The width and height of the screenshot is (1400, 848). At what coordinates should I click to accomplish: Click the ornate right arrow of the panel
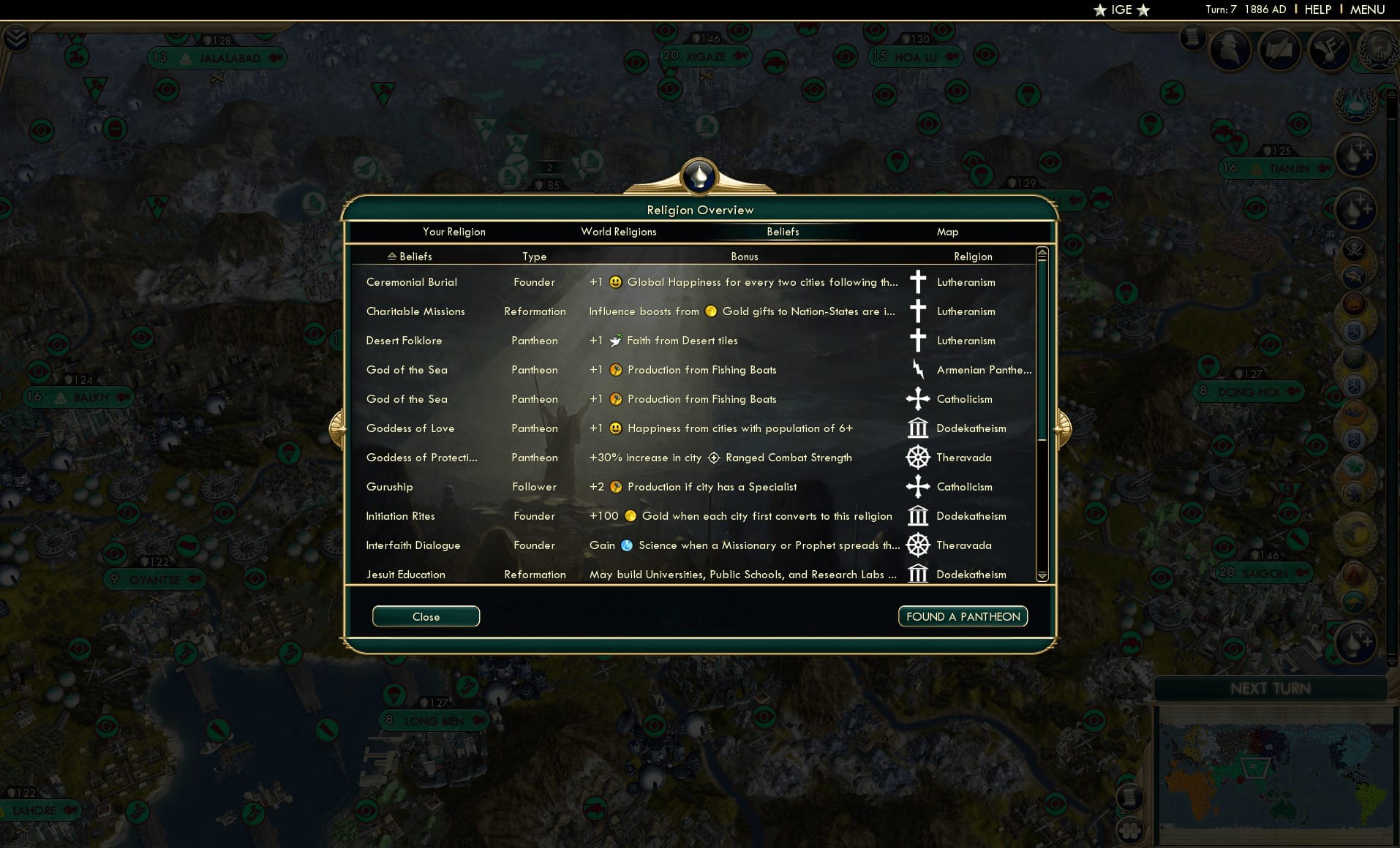coord(1062,429)
